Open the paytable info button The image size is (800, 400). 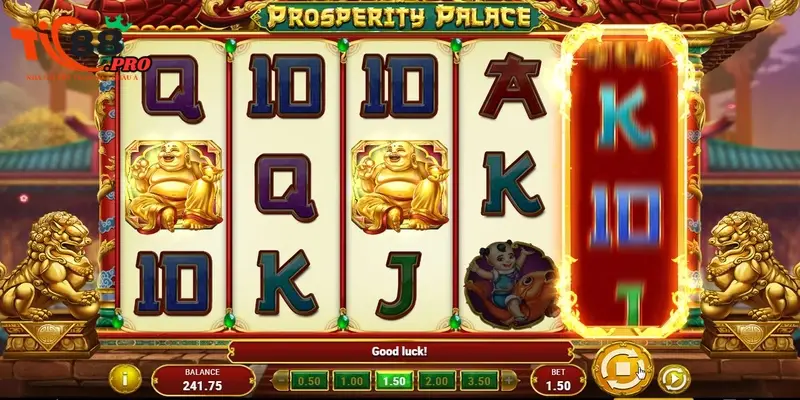[125, 379]
